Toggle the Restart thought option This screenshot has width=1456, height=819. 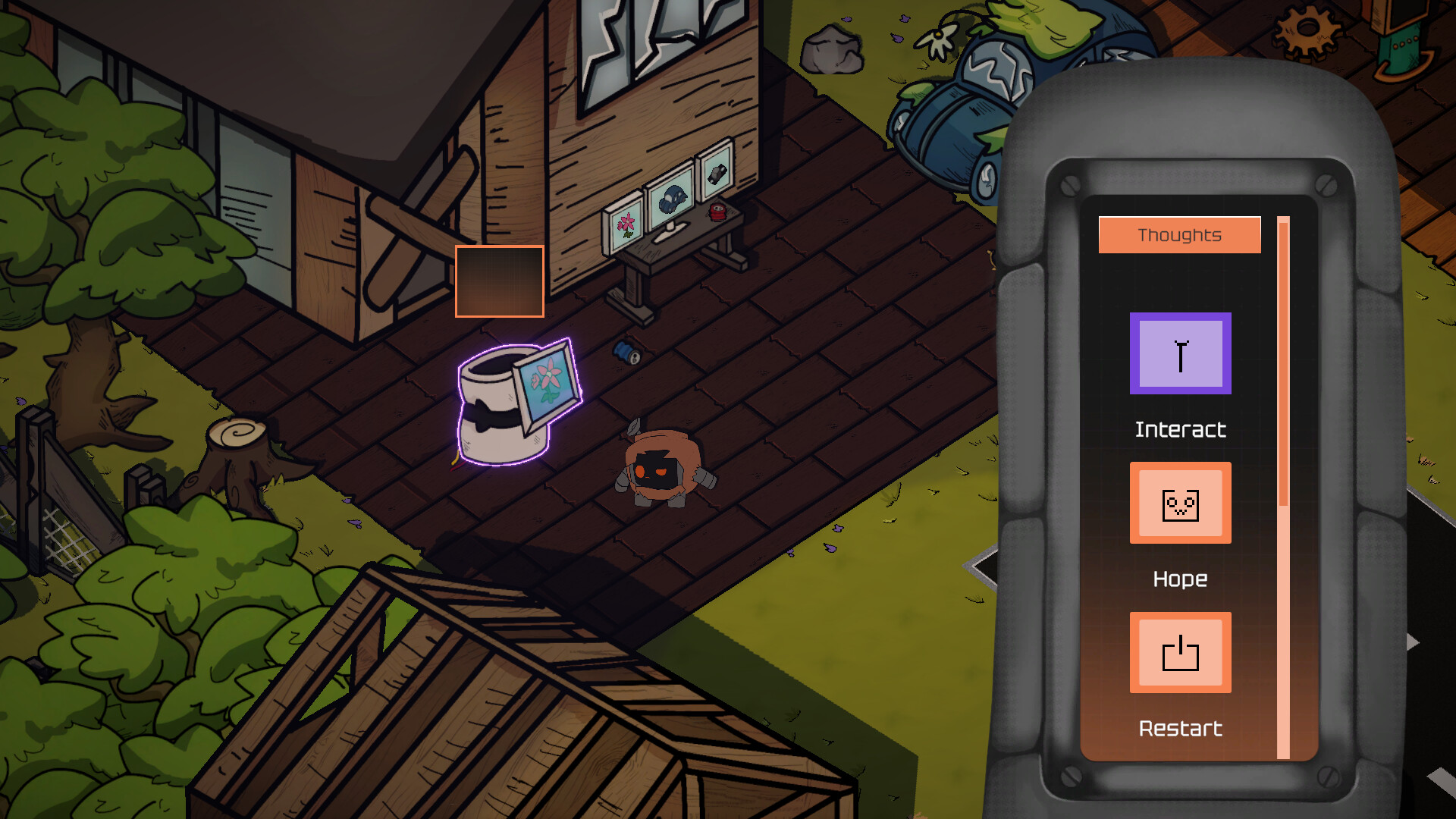tap(1180, 652)
